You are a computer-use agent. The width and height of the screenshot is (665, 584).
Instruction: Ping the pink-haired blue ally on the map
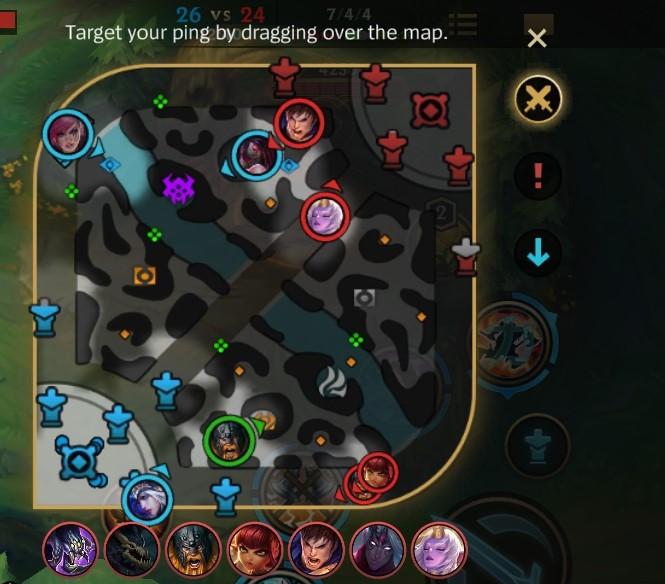[x=68, y=135]
